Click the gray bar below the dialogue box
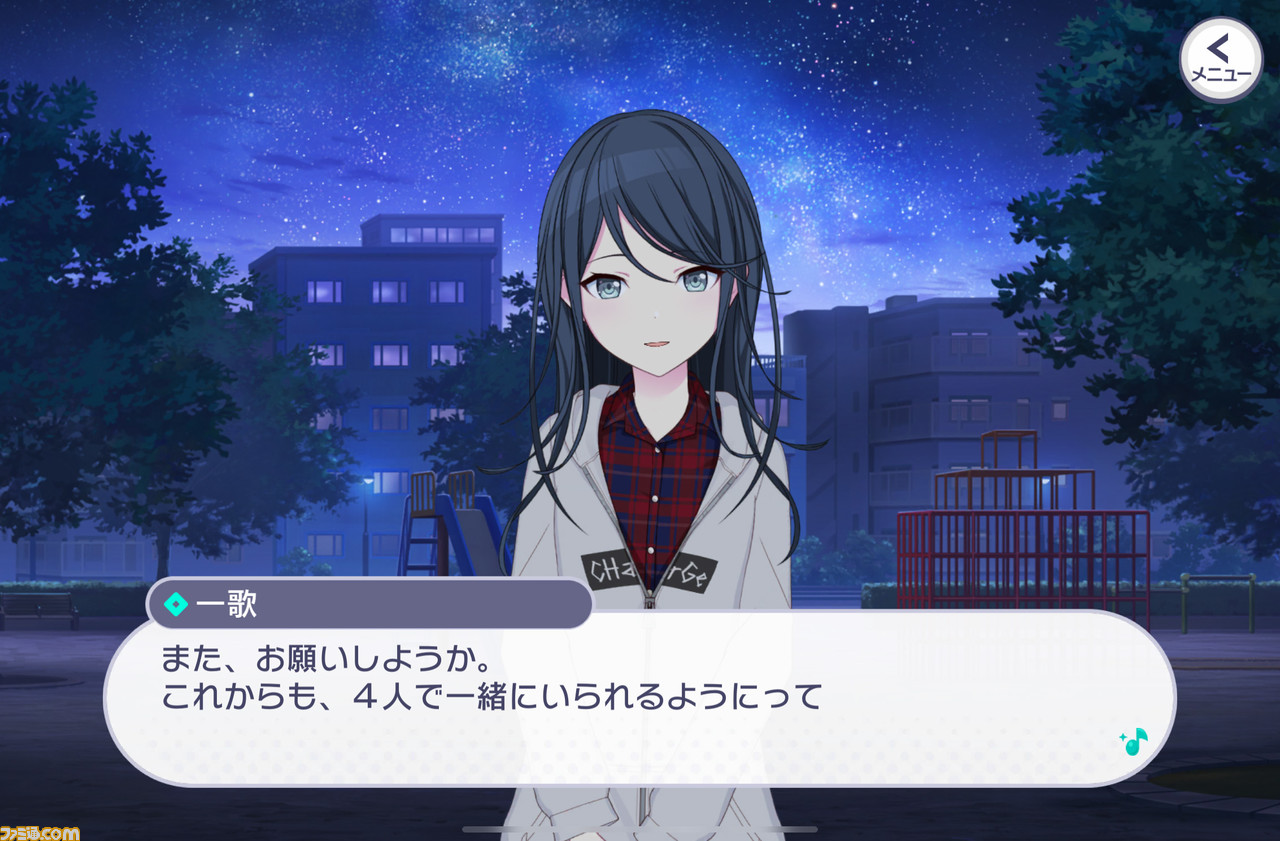 640,828
